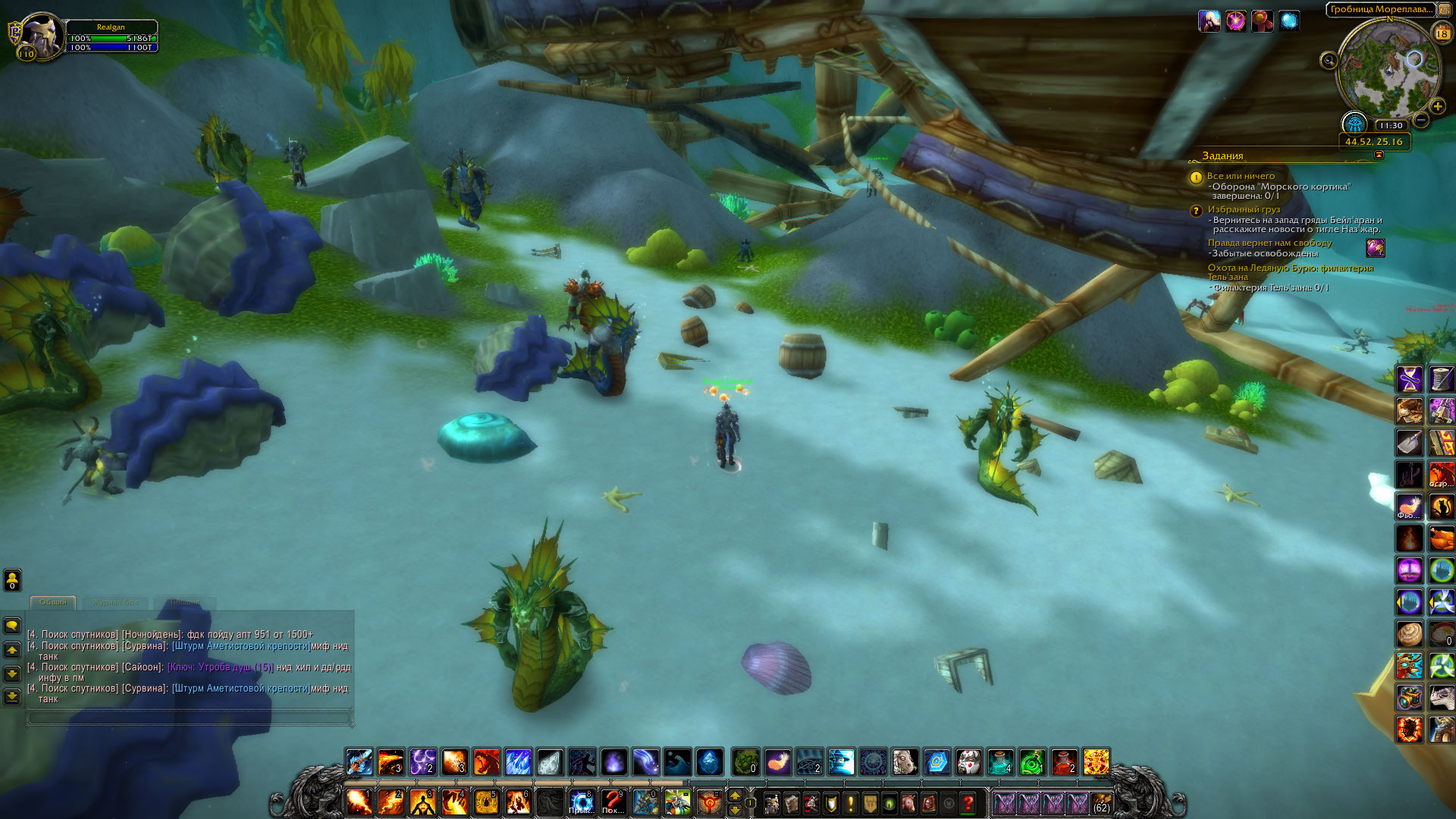Image resolution: width=1456 pixels, height=819 pixels.
Task: Zoom in the minimap with the plus button
Action: 1437,107
